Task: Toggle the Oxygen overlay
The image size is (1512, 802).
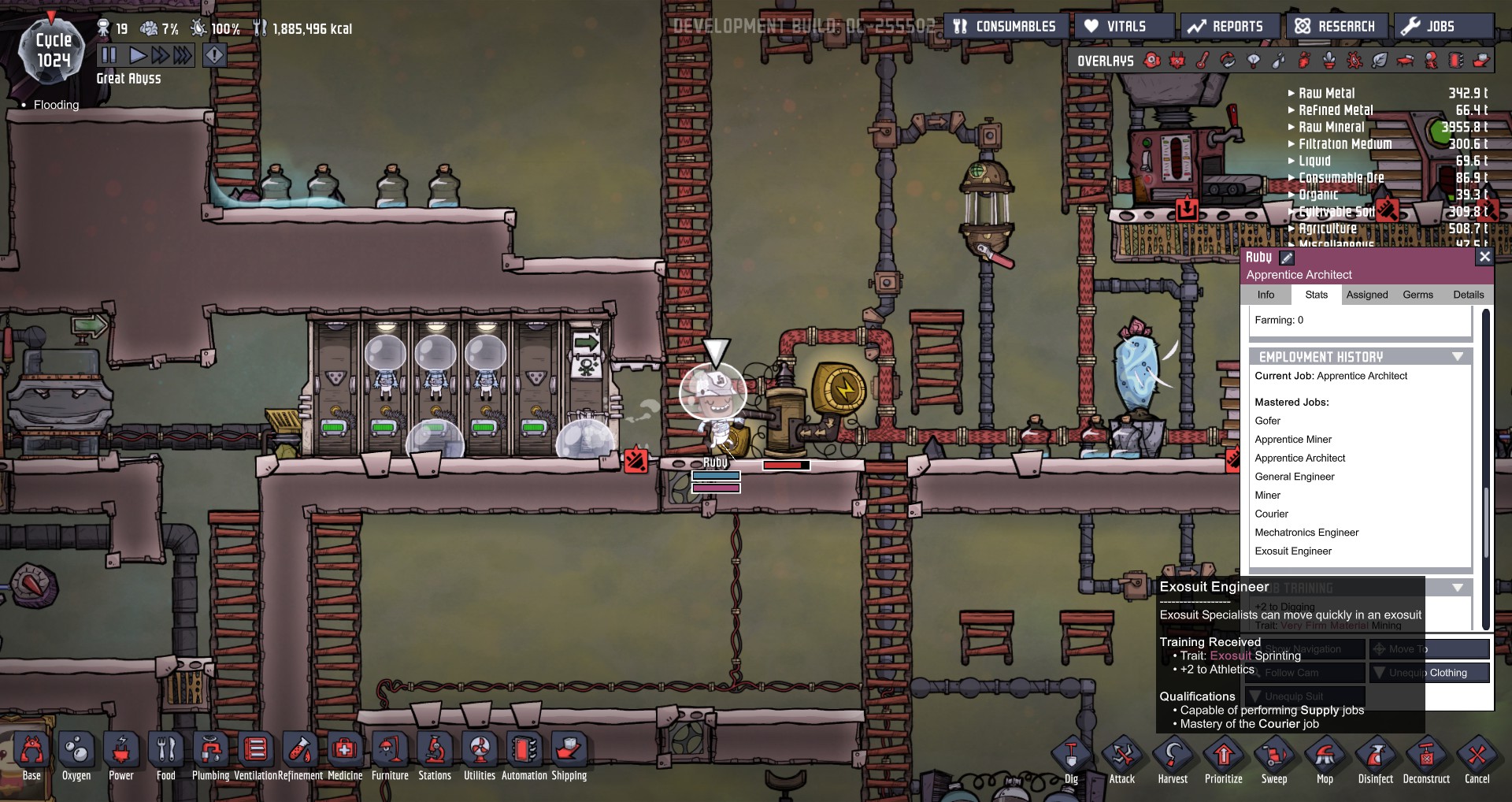Action: 1152,61
